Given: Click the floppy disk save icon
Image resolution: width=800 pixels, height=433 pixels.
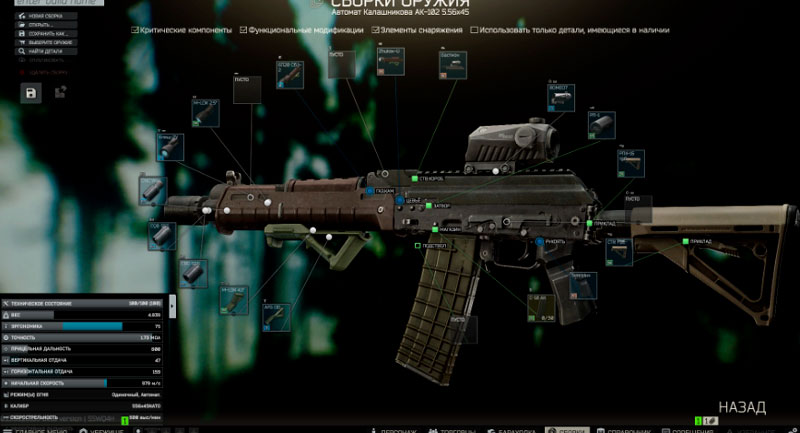Looking at the screenshot, I should point(31,93).
